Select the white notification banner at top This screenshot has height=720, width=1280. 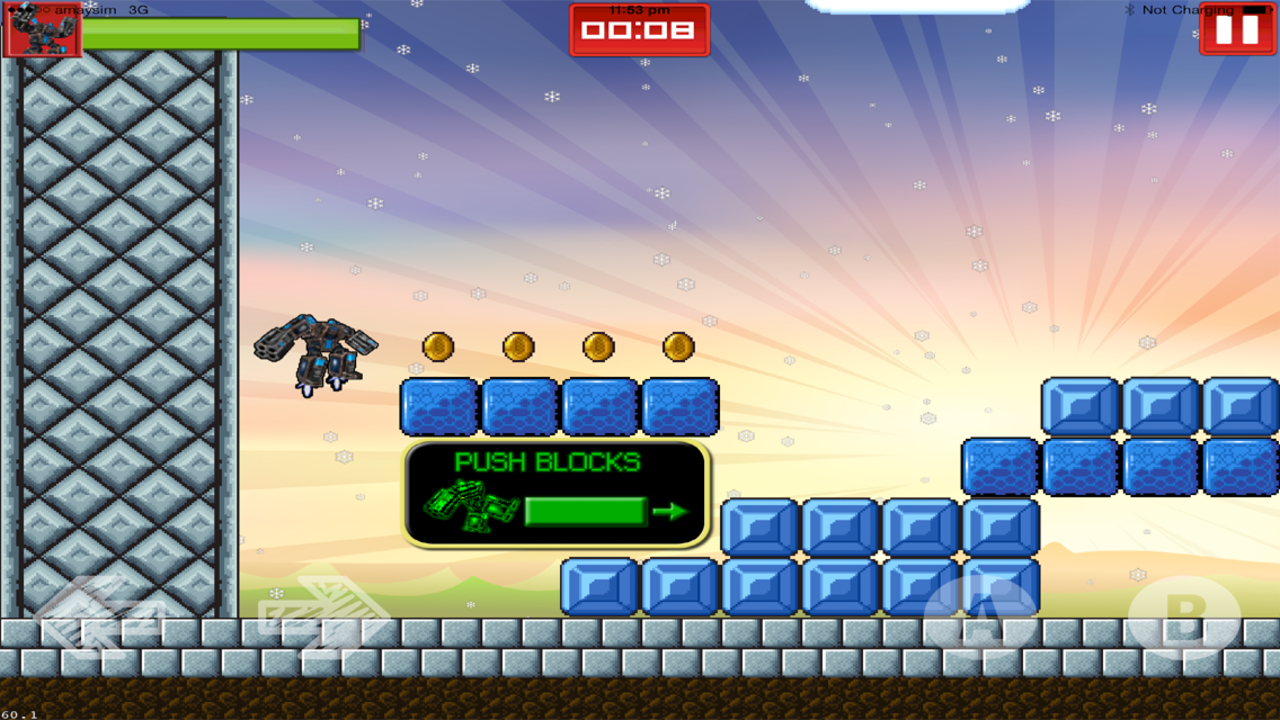coord(918,5)
